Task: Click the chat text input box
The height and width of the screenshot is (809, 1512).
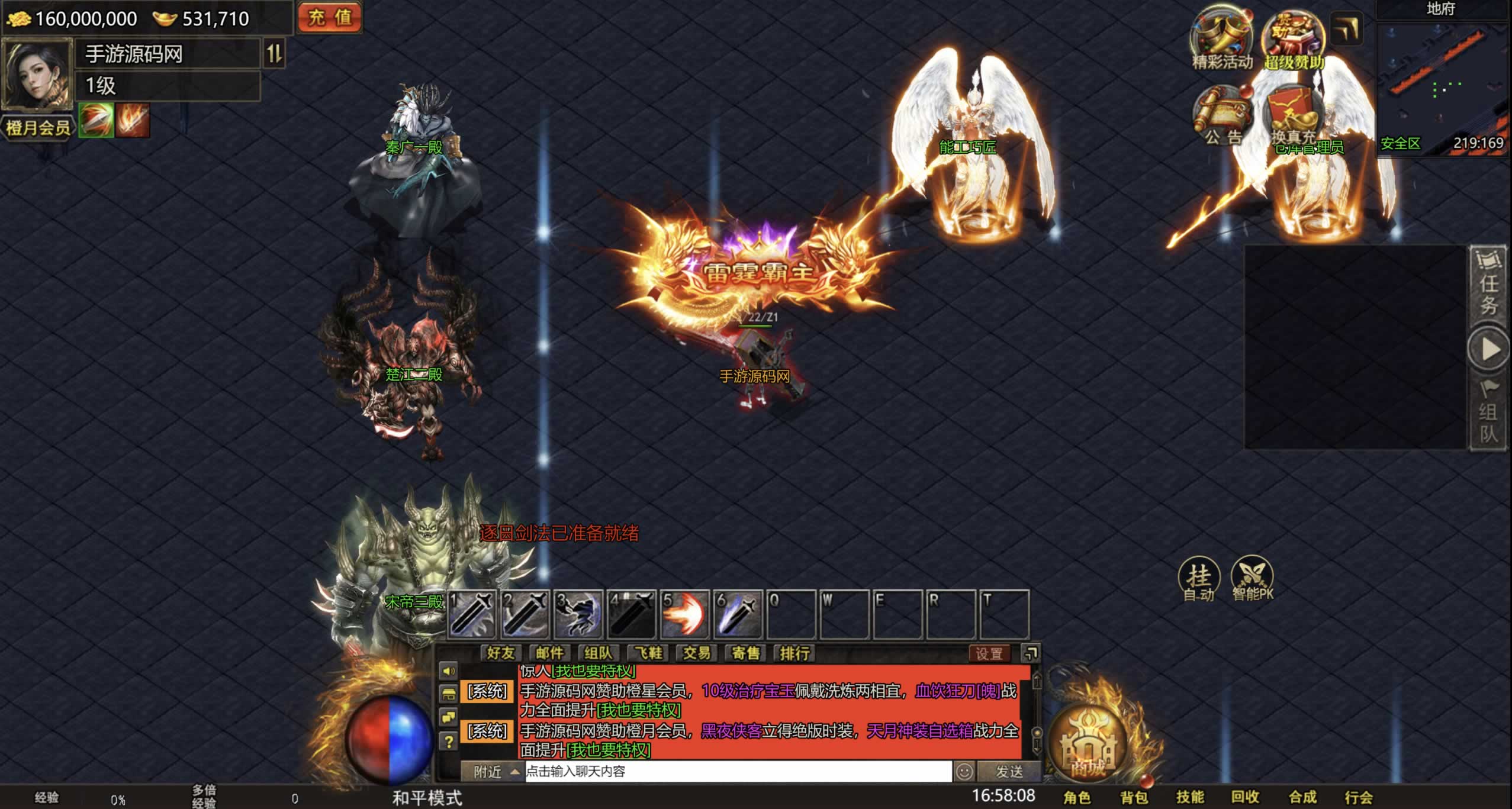Action: [x=738, y=772]
